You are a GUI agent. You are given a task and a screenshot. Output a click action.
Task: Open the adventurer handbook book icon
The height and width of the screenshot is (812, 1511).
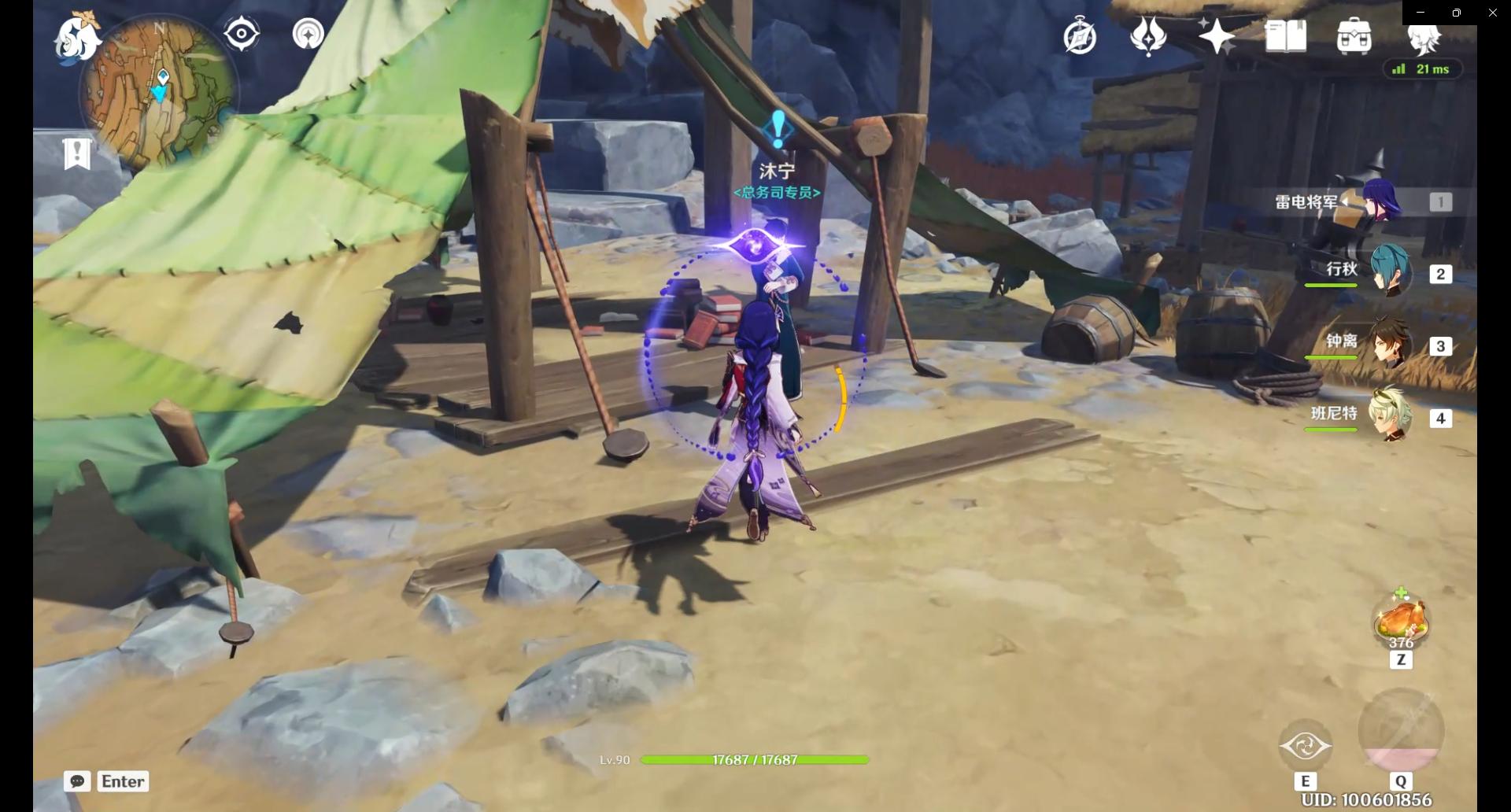1285,36
